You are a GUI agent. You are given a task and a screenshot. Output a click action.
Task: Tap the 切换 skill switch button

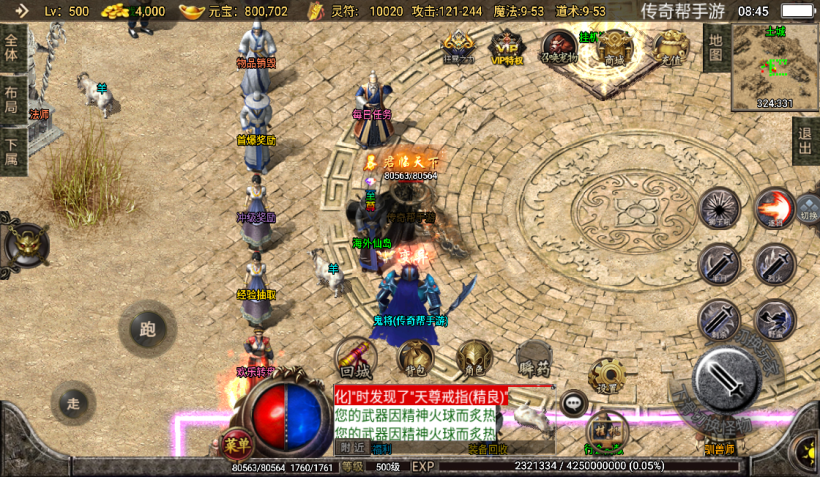(x=808, y=213)
